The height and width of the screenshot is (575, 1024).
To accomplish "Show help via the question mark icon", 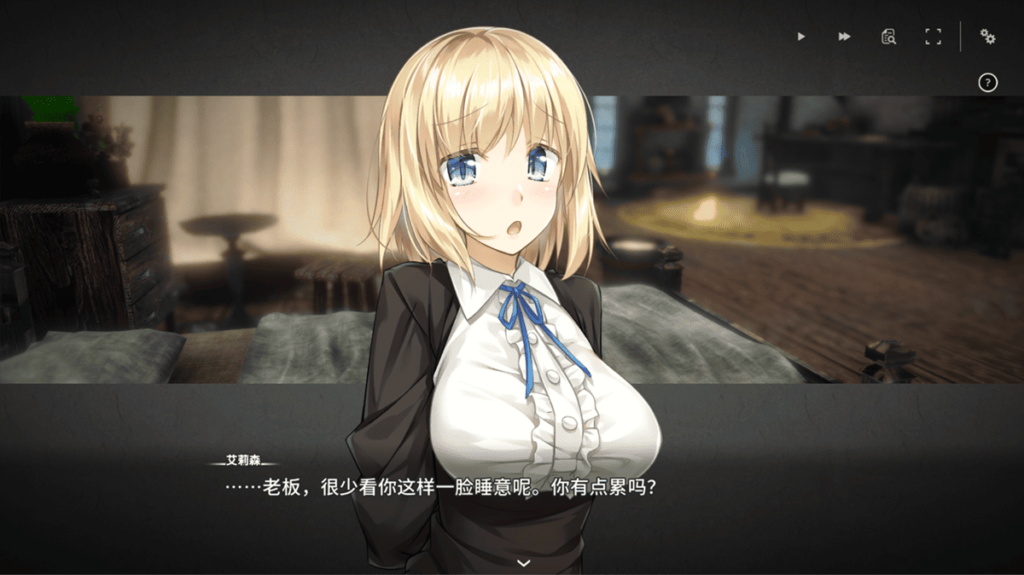I will [988, 83].
